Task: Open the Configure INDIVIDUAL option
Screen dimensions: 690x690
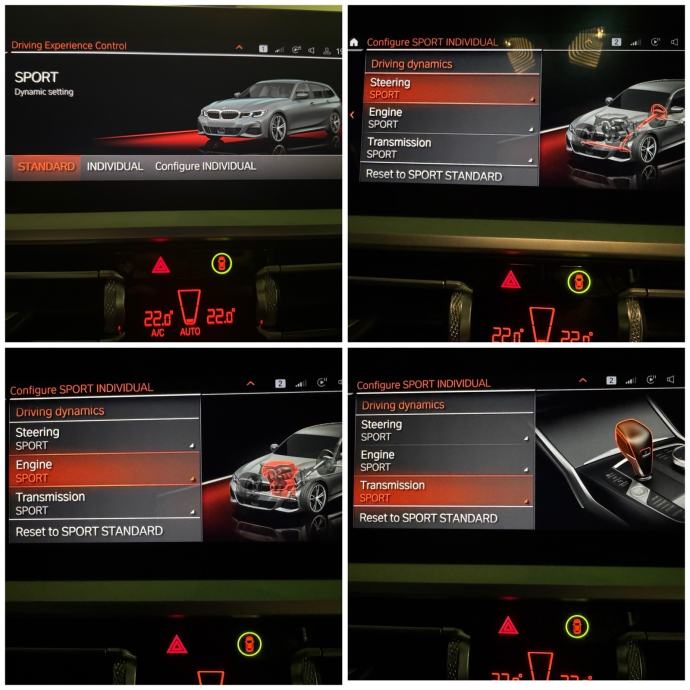Action: point(205,167)
